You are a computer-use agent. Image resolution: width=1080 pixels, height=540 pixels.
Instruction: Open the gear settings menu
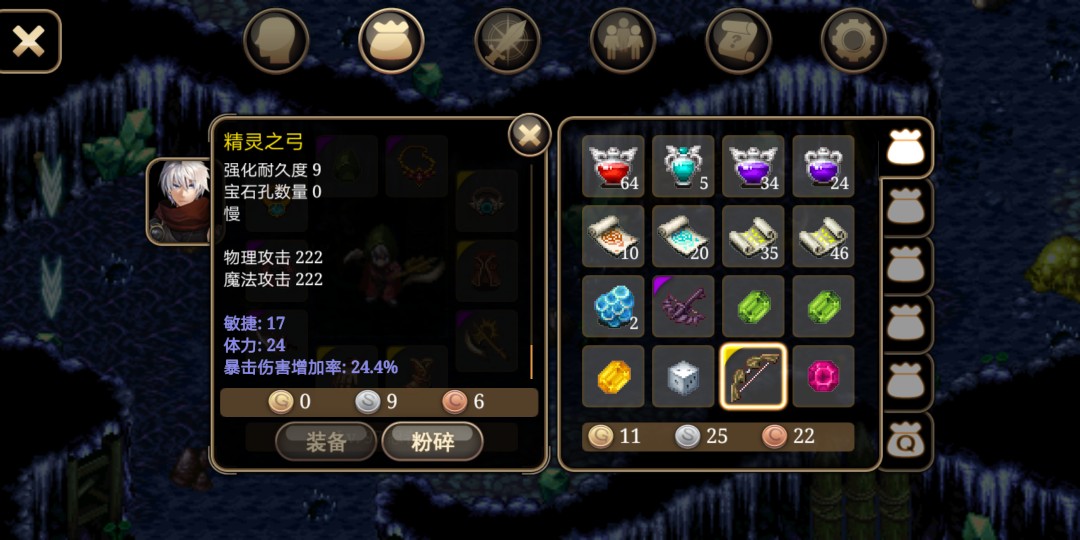point(854,41)
